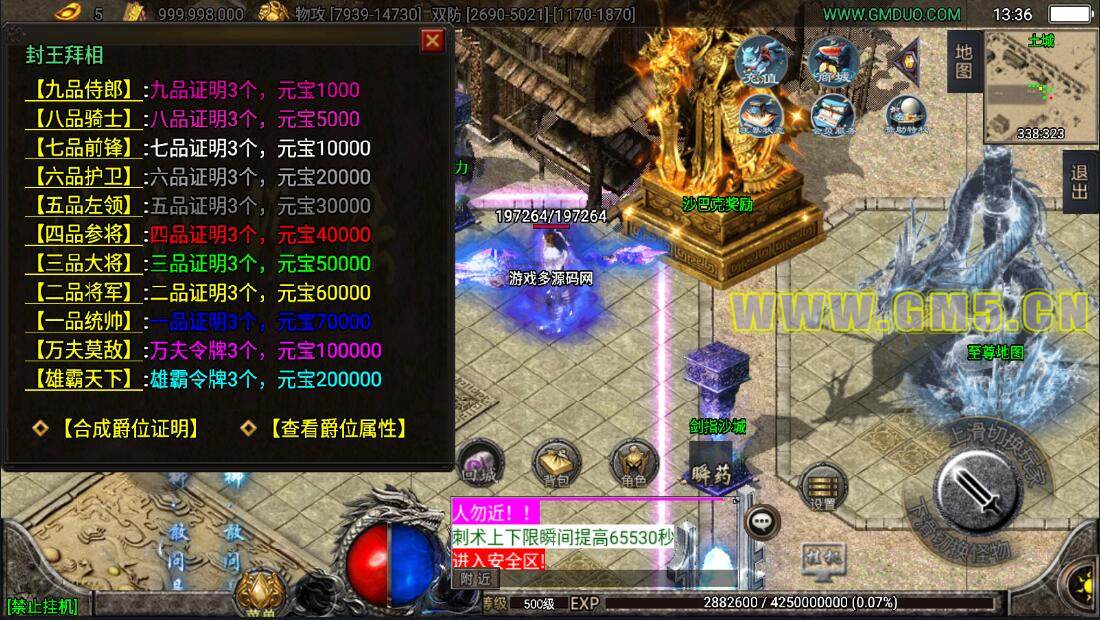Screen dimensions: 1100x620
Task: Close the 封王拜相 title panel
Action: 432,40
